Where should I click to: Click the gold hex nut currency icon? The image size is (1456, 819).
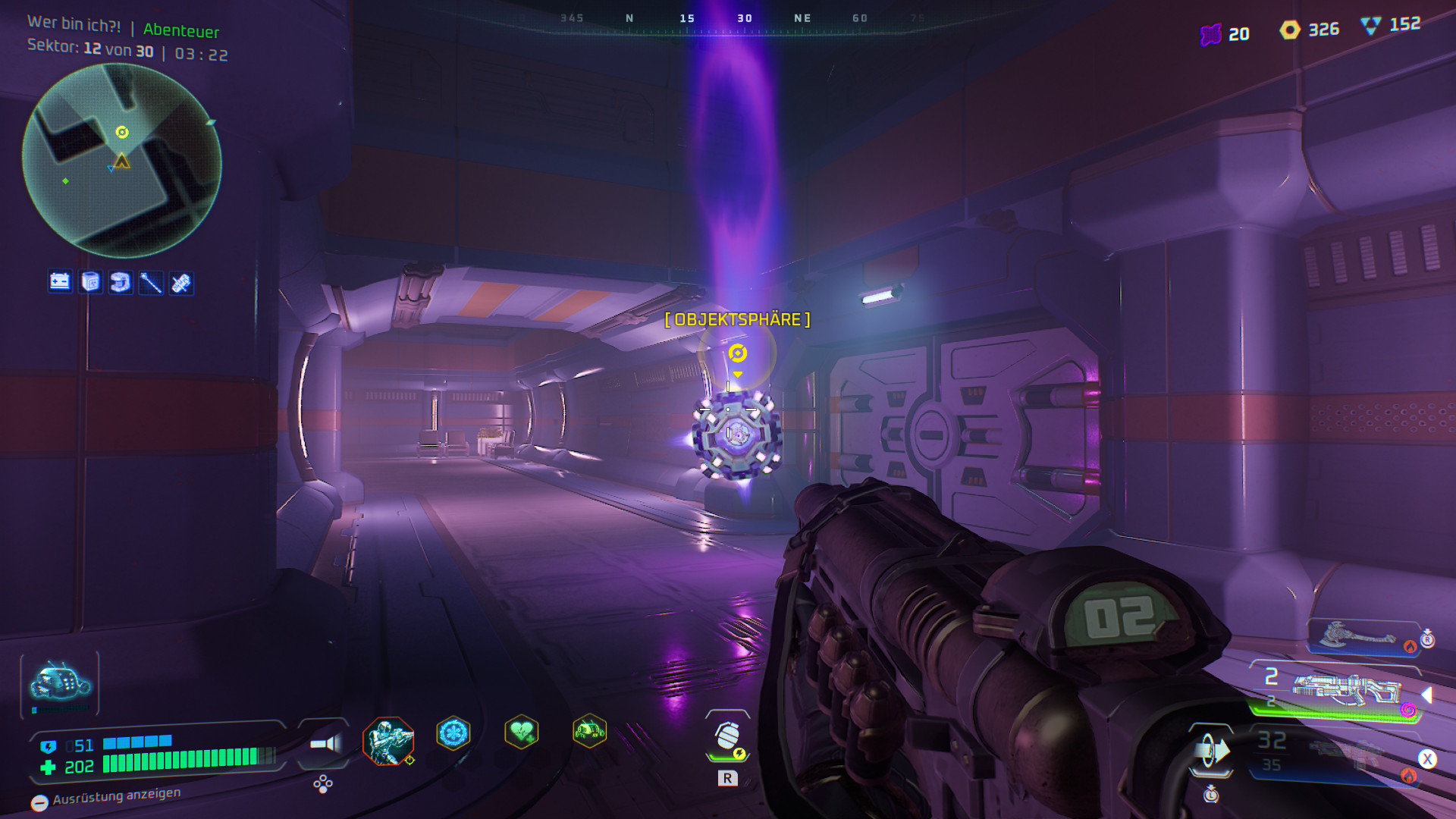tap(1290, 30)
